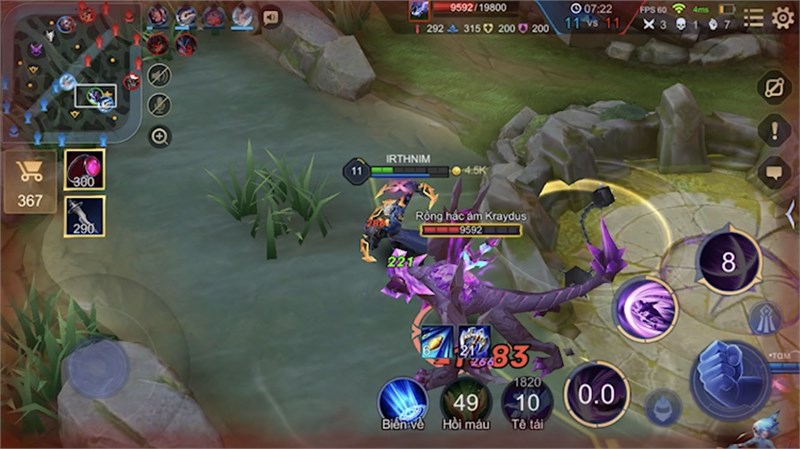This screenshot has width=800, height=449.
Task: Open the shop with the cart button
Action: (30, 184)
